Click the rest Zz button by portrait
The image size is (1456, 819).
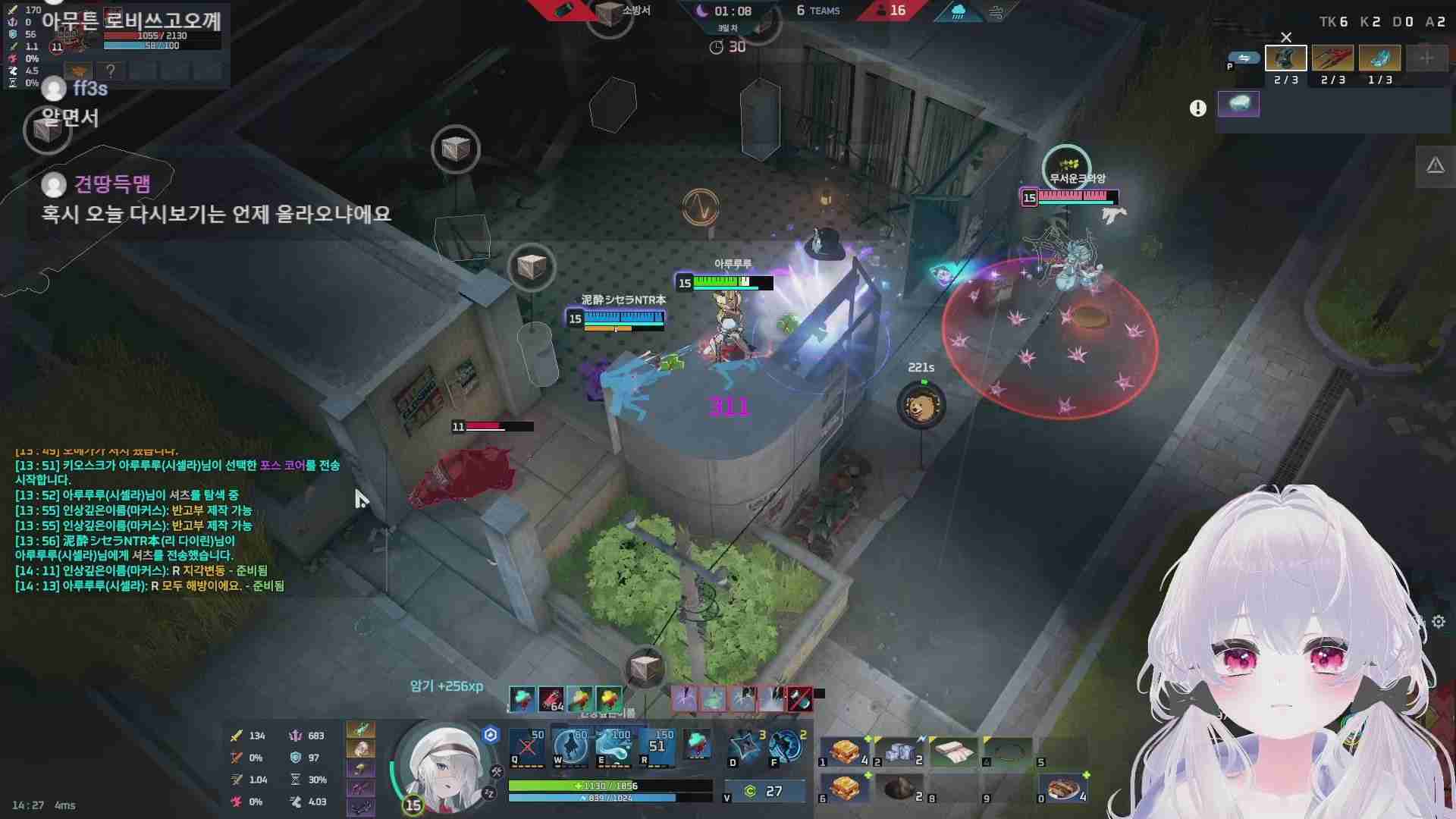click(489, 793)
